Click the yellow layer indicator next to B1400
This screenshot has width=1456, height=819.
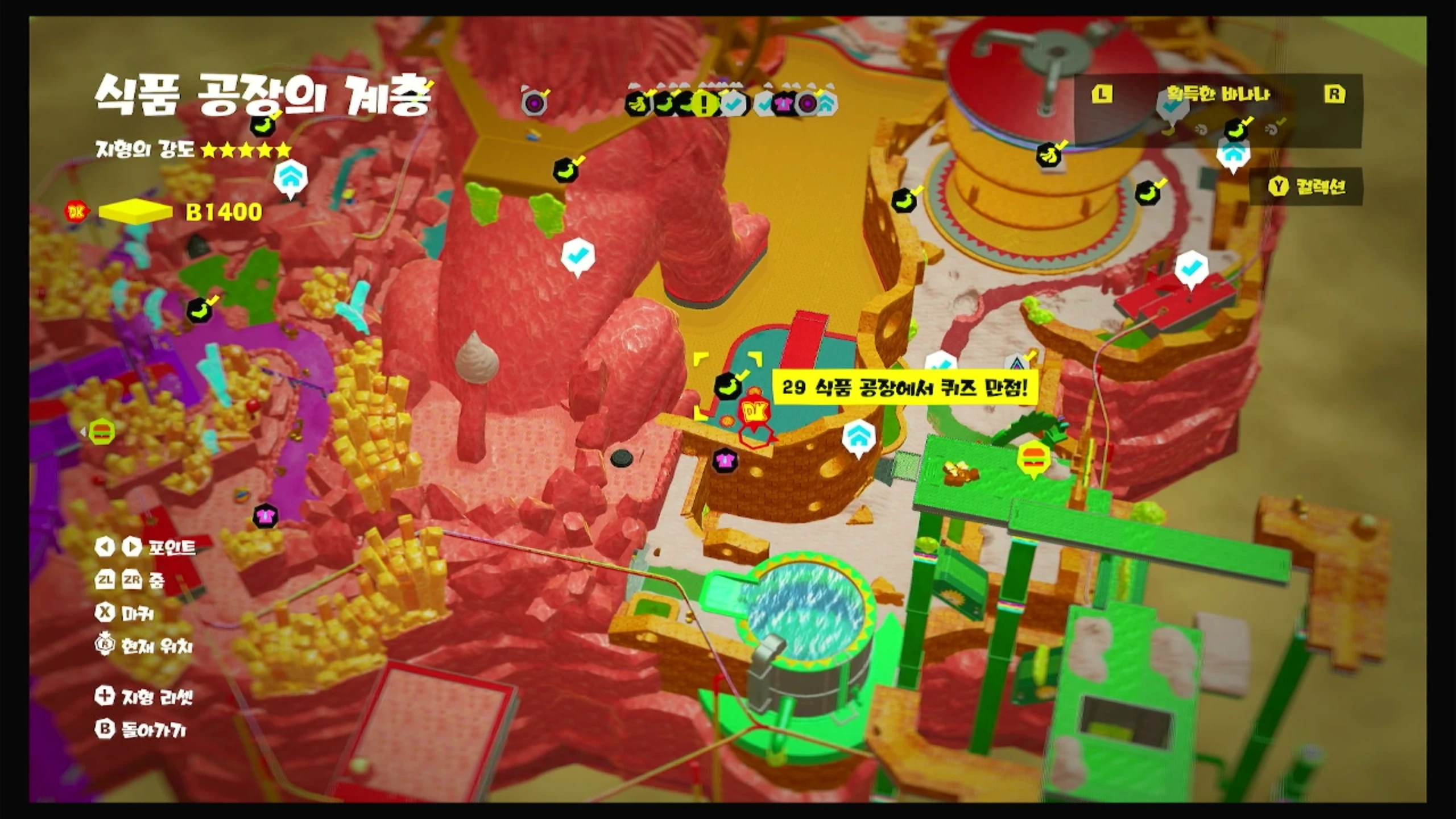pyautogui.click(x=135, y=212)
